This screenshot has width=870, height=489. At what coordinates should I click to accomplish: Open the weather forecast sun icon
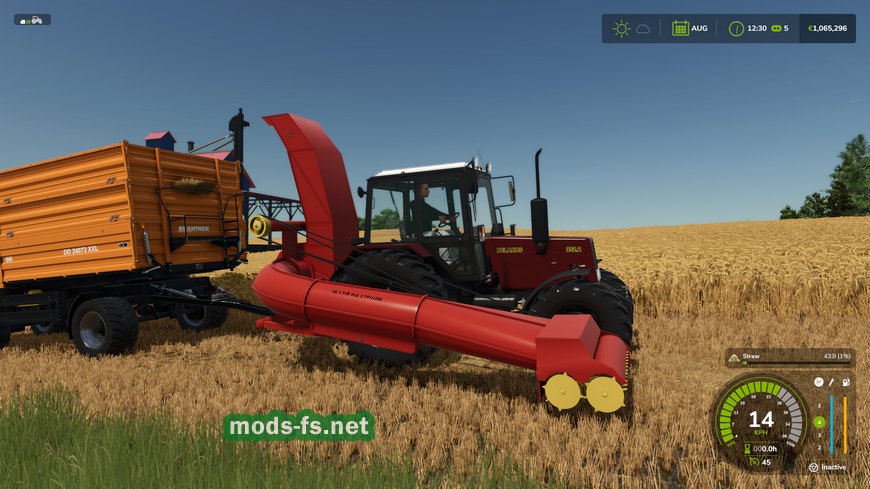621,28
